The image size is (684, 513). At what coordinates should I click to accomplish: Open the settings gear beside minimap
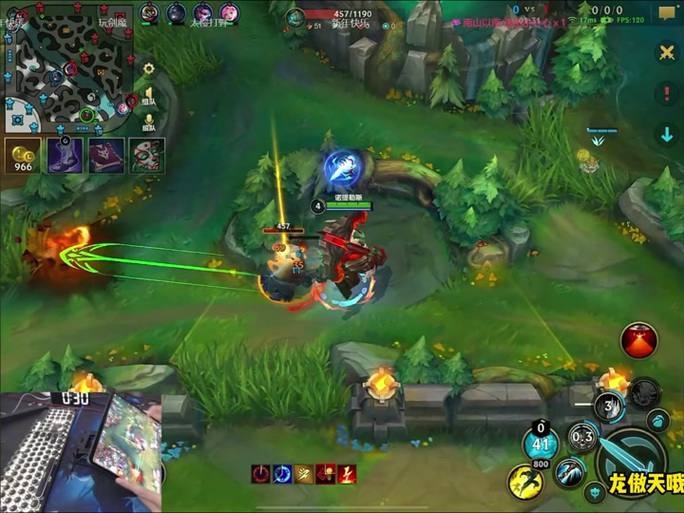click(149, 69)
